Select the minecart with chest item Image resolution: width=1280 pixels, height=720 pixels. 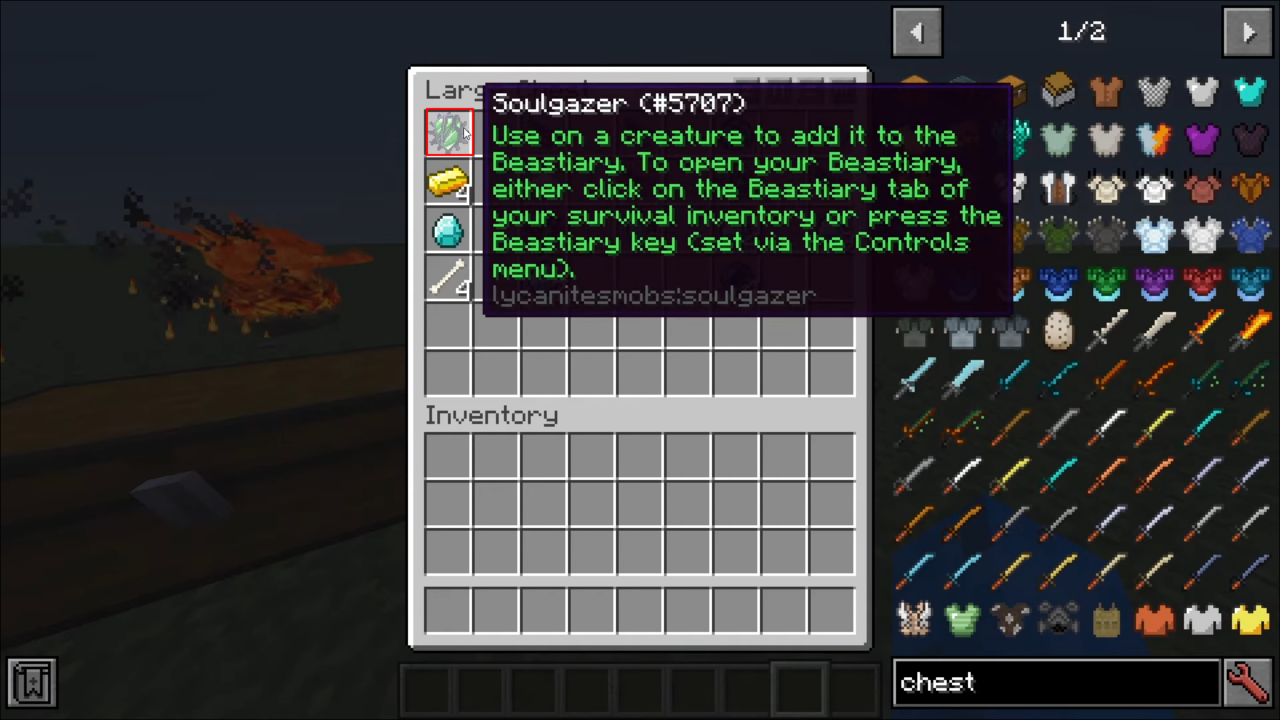click(x=1058, y=91)
